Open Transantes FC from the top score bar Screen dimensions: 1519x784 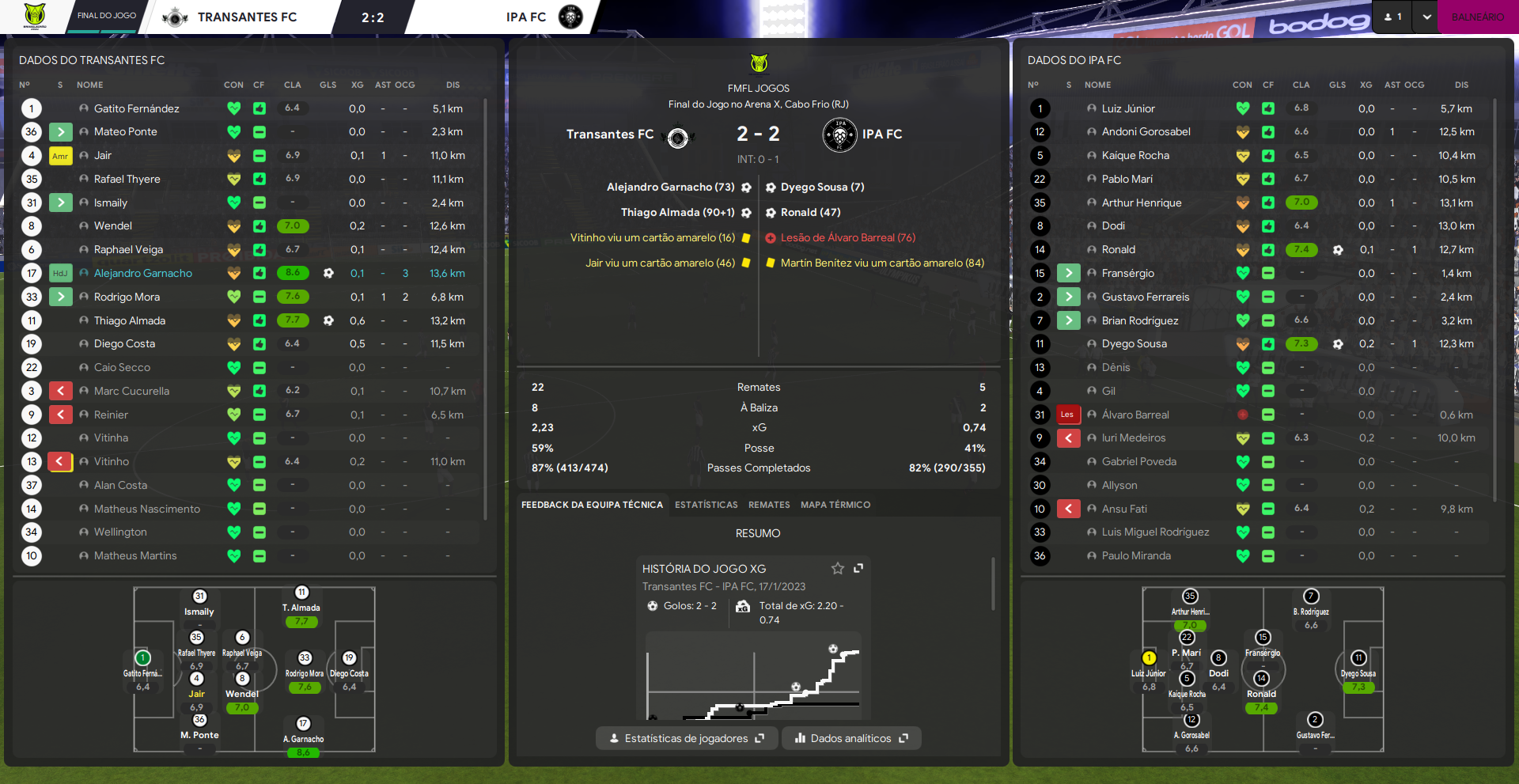click(246, 17)
